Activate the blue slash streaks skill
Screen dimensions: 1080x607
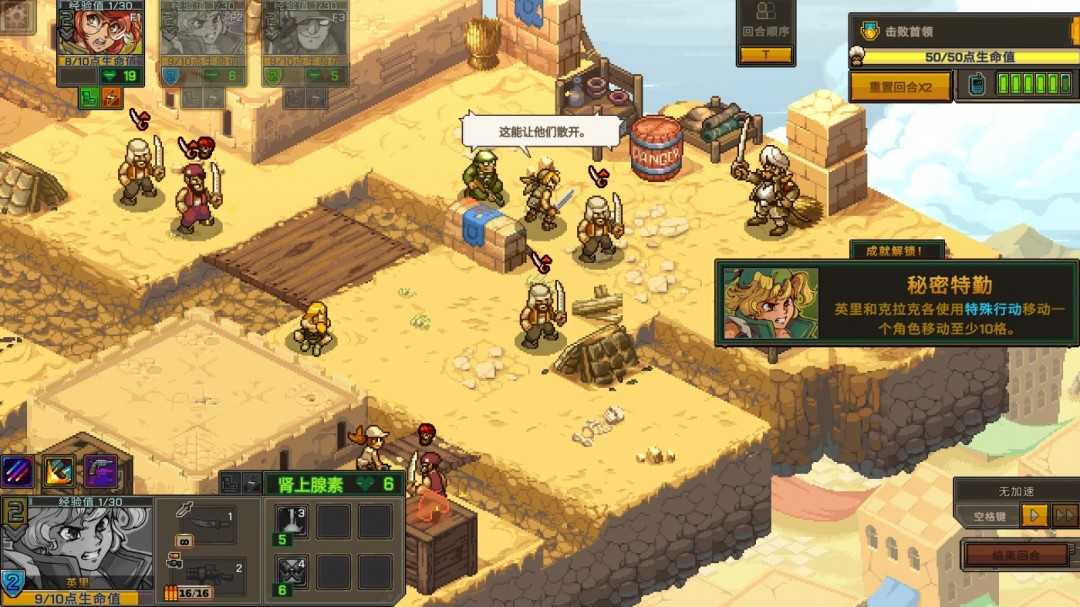pos(17,471)
